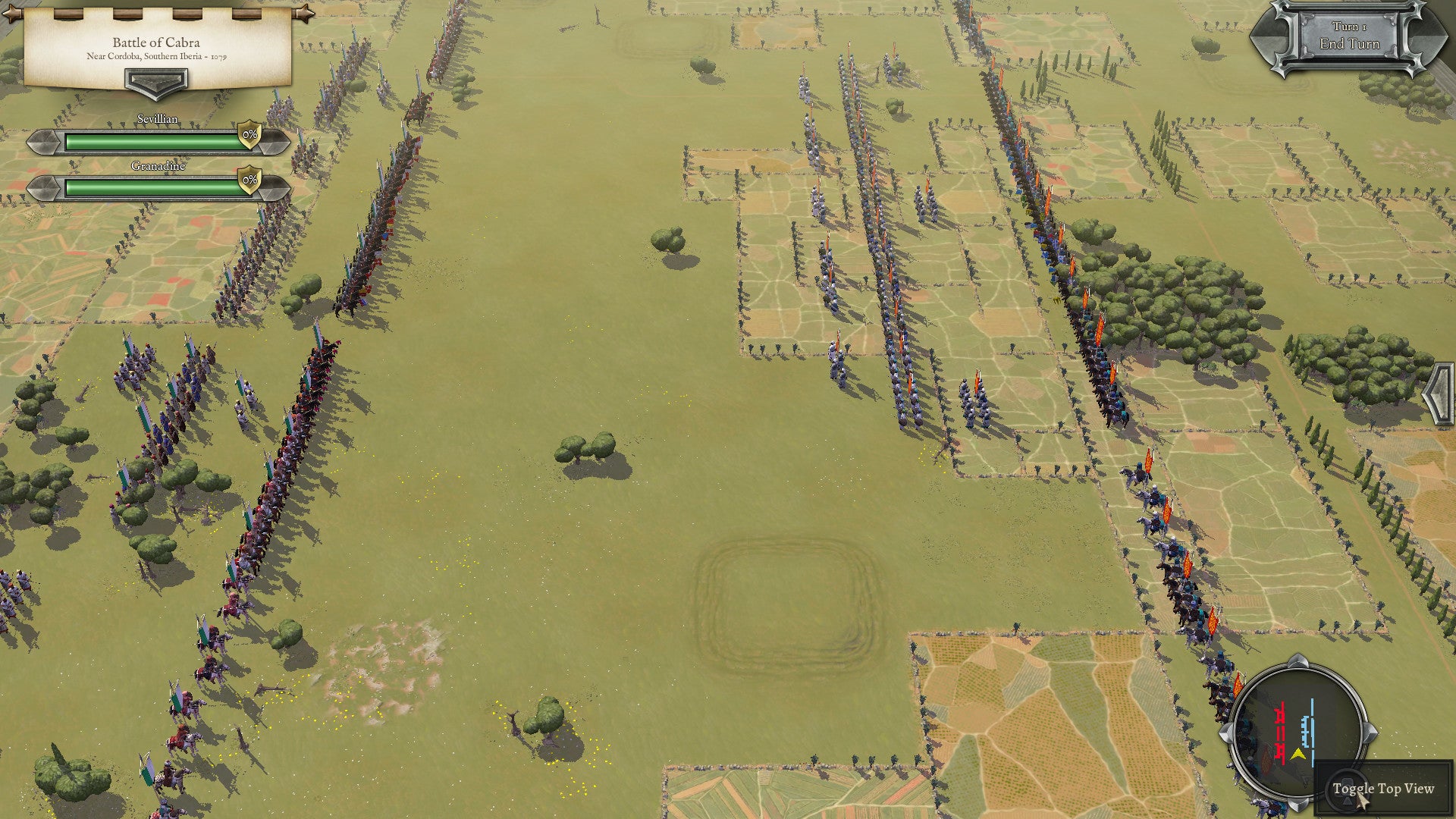Select the Sevillian army name label
This screenshot has height=819, width=1456.
157,118
